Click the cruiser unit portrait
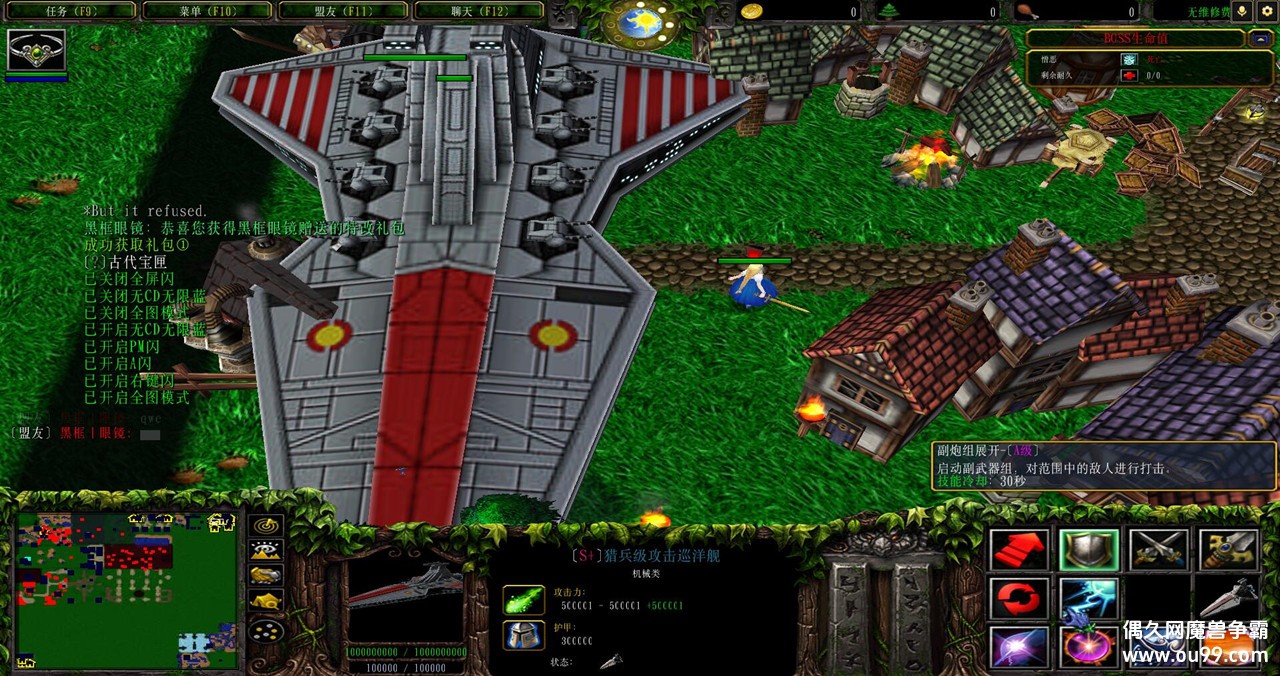This screenshot has width=1280, height=676. [405, 600]
